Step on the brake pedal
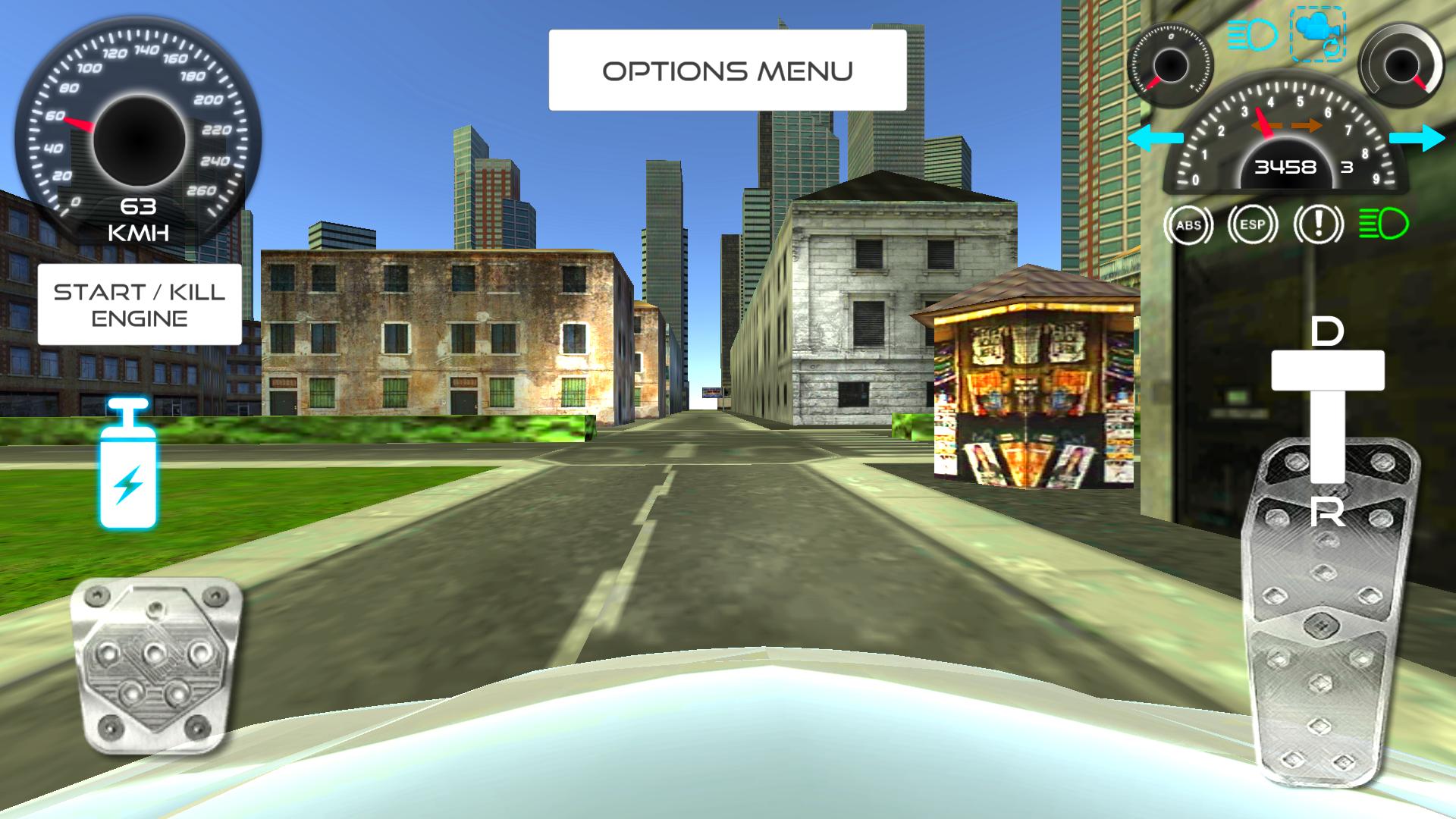Image resolution: width=1456 pixels, height=819 pixels. [156, 665]
